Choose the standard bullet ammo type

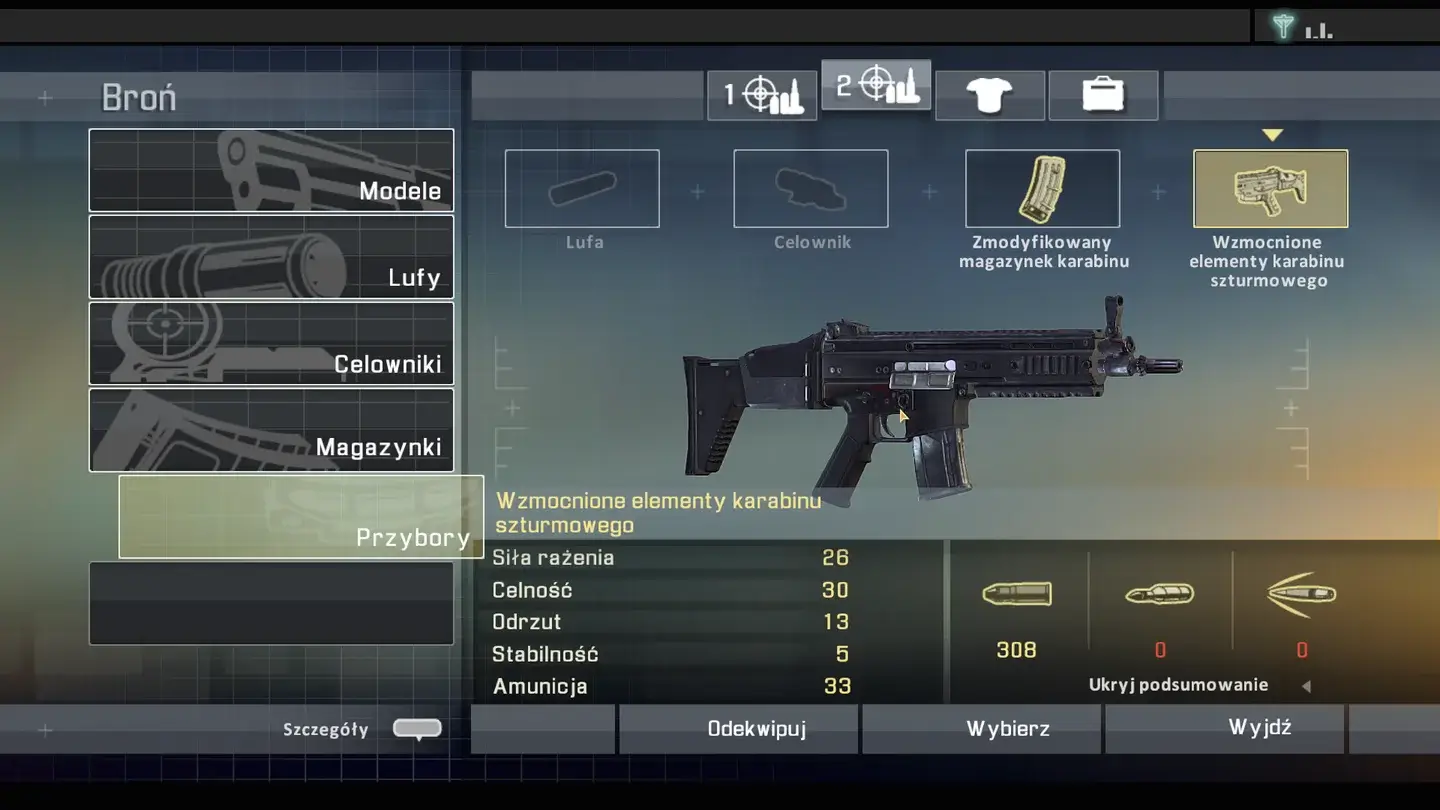click(x=1016, y=594)
